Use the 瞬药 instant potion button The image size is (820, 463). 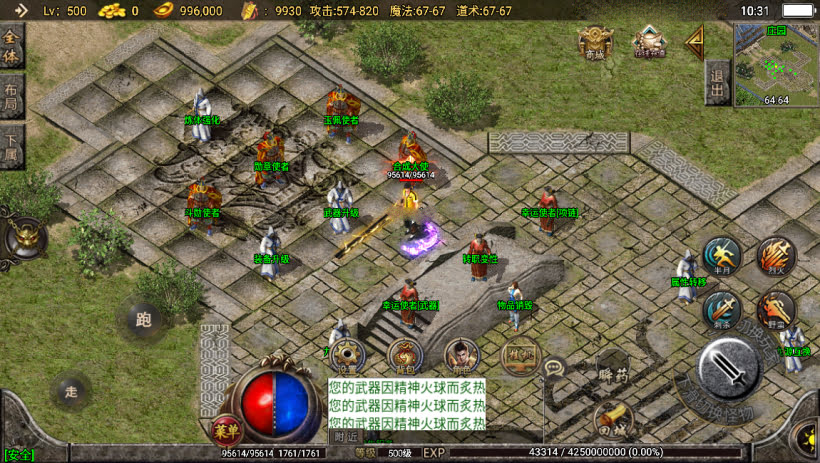point(614,372)
